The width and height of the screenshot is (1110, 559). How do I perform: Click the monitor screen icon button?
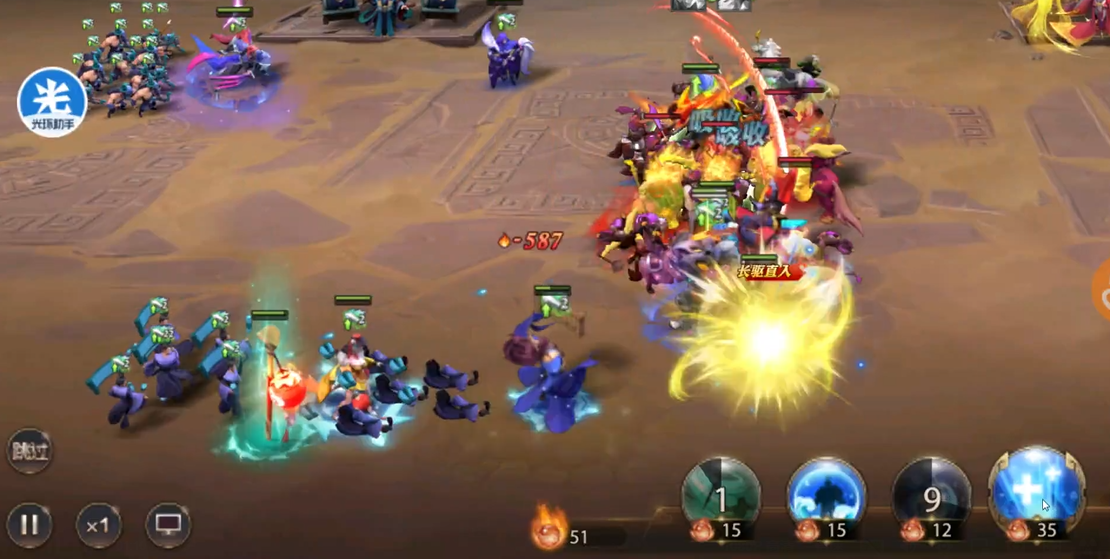[167, 524]
